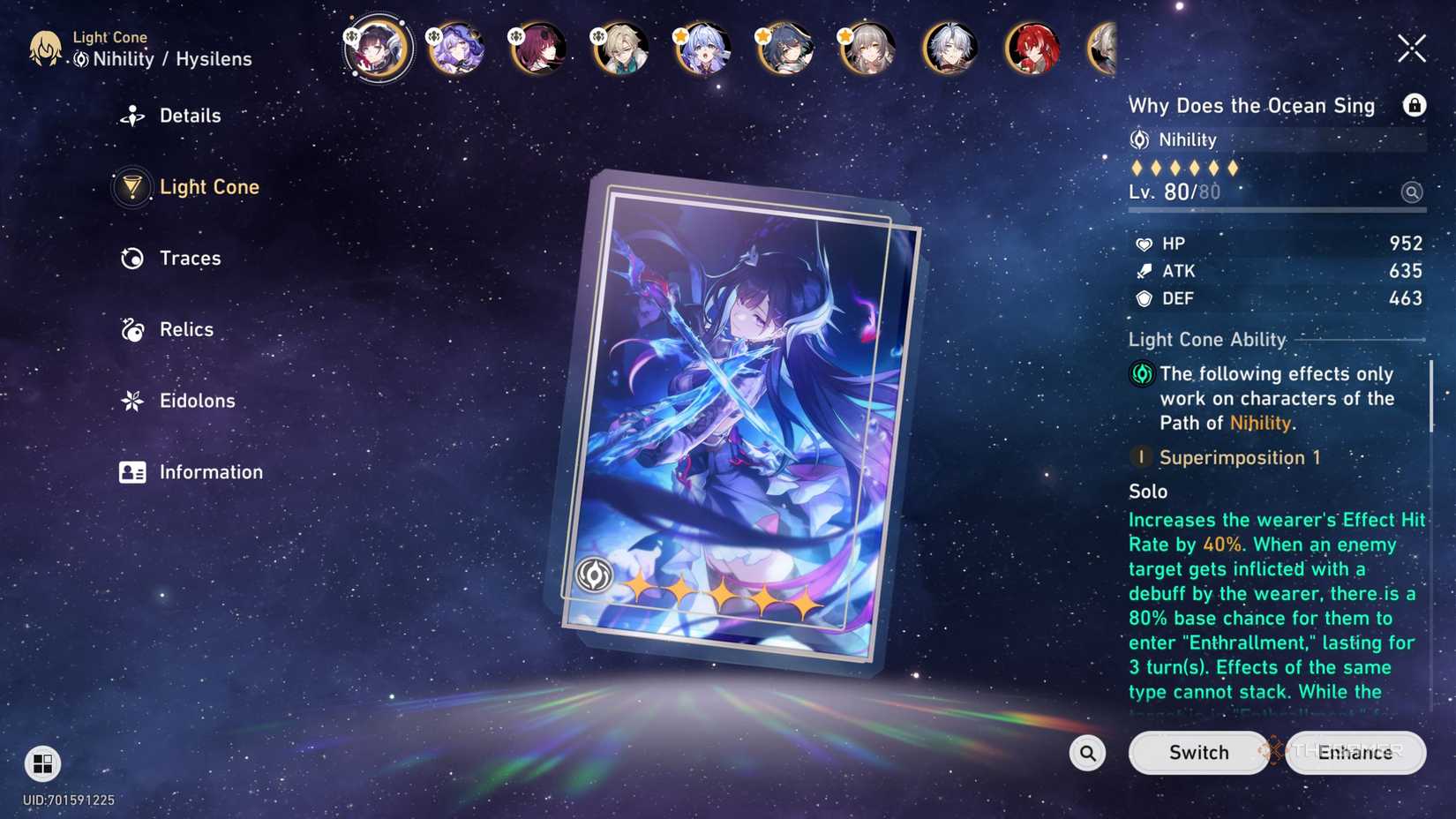Open the Details panel in the sidebar
This screenshot has width=1456, height=819.
click(190, 115)
